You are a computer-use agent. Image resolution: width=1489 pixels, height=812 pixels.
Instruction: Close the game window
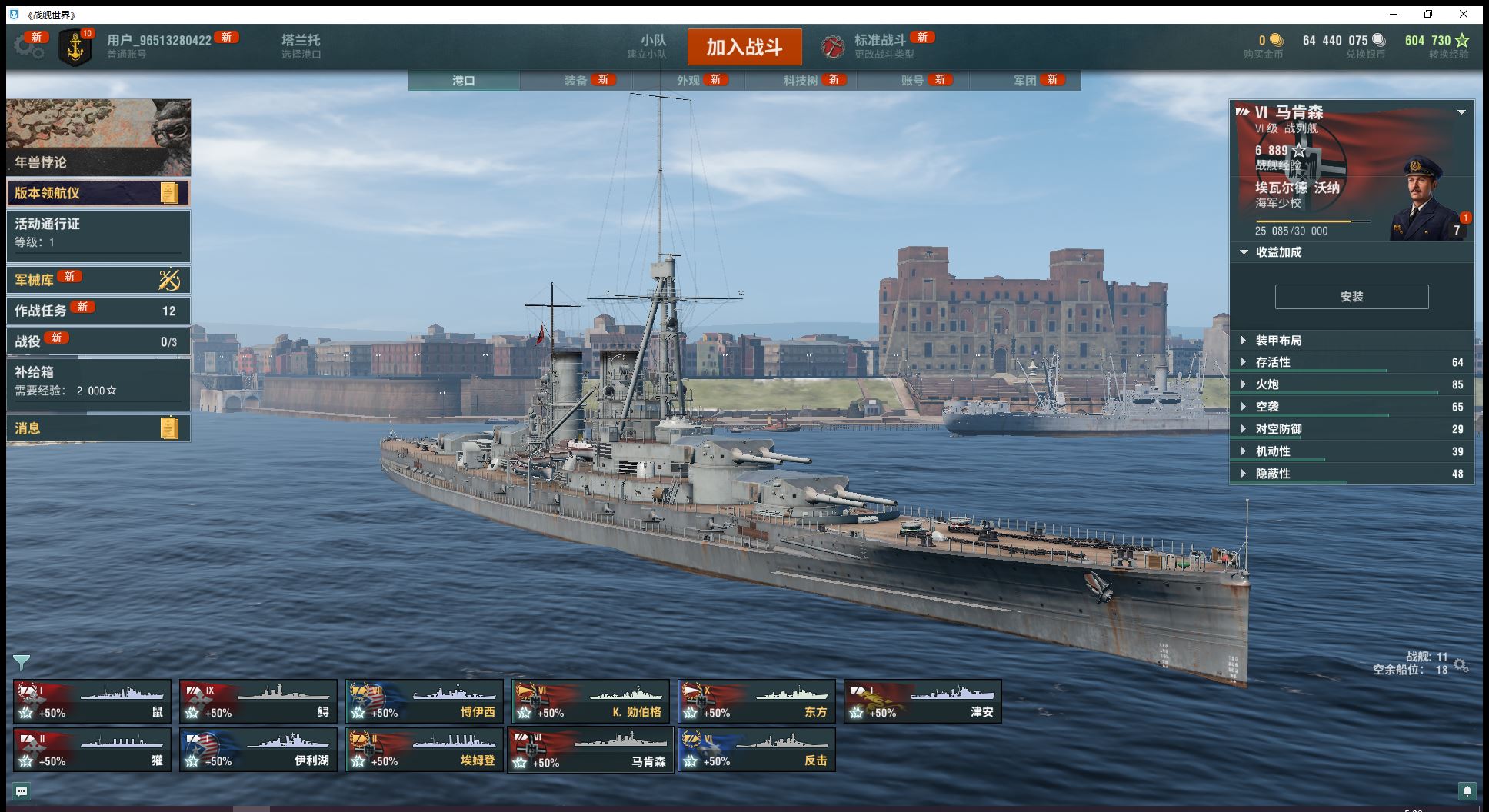[x=1464, y=14]
